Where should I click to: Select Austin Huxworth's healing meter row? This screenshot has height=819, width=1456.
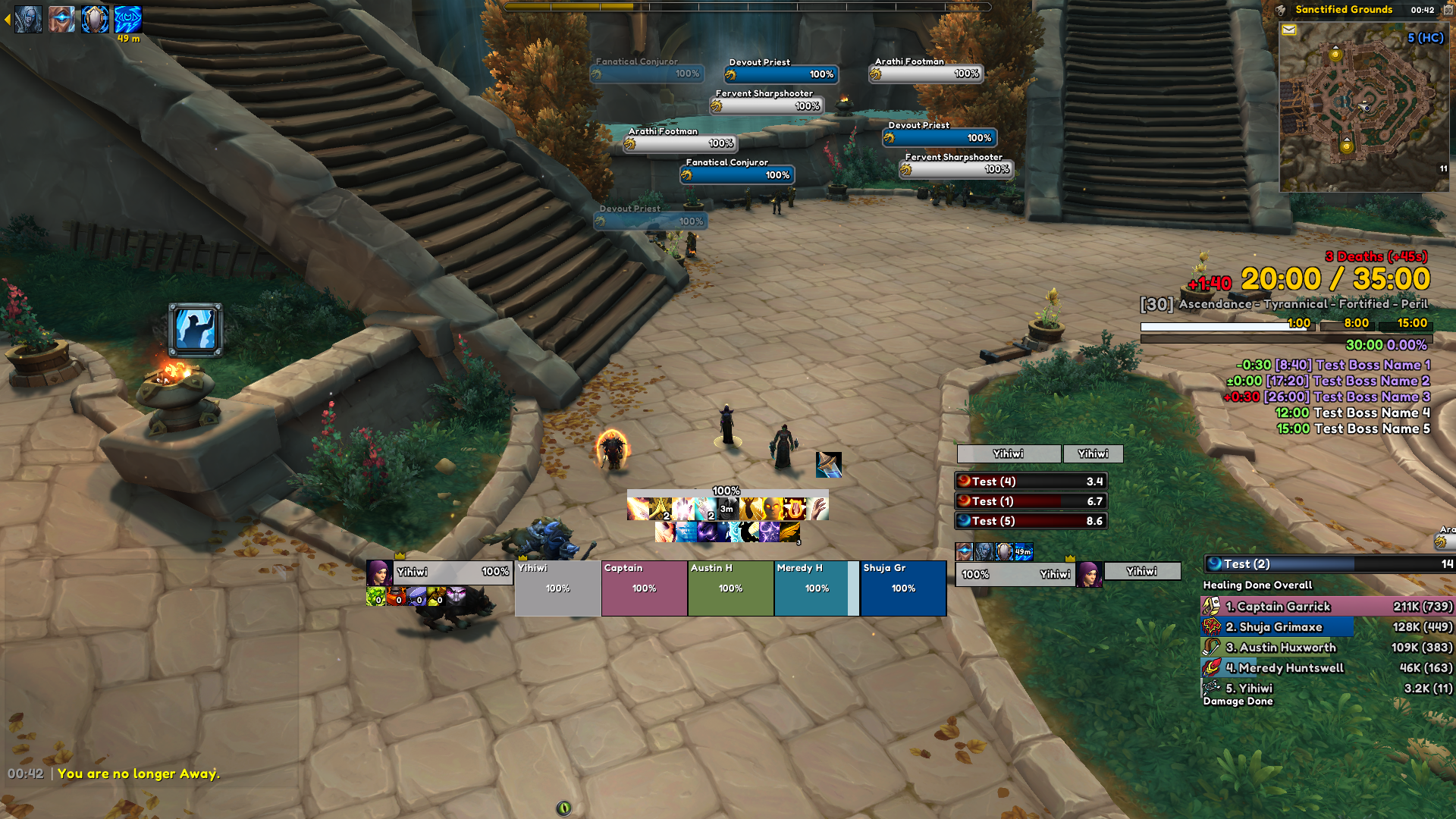(x=1327, y=648)
